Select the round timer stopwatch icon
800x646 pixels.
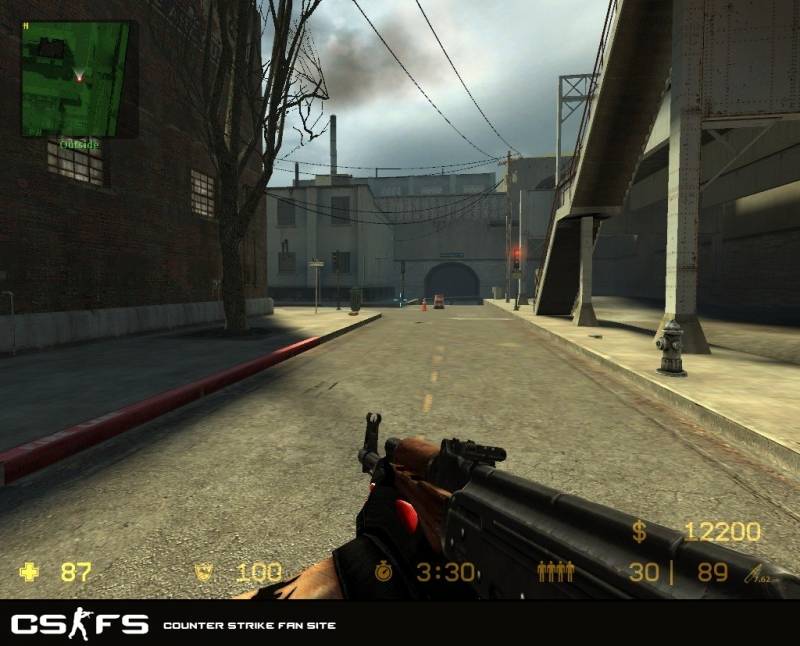coord(386,572)
